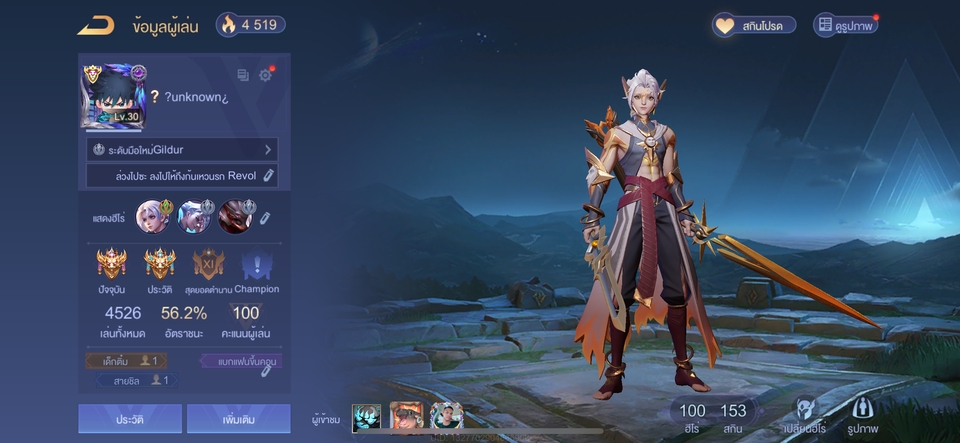Open the สกินโปรด favorite skins button
The image size is (960, 443).
coord(755,25)
